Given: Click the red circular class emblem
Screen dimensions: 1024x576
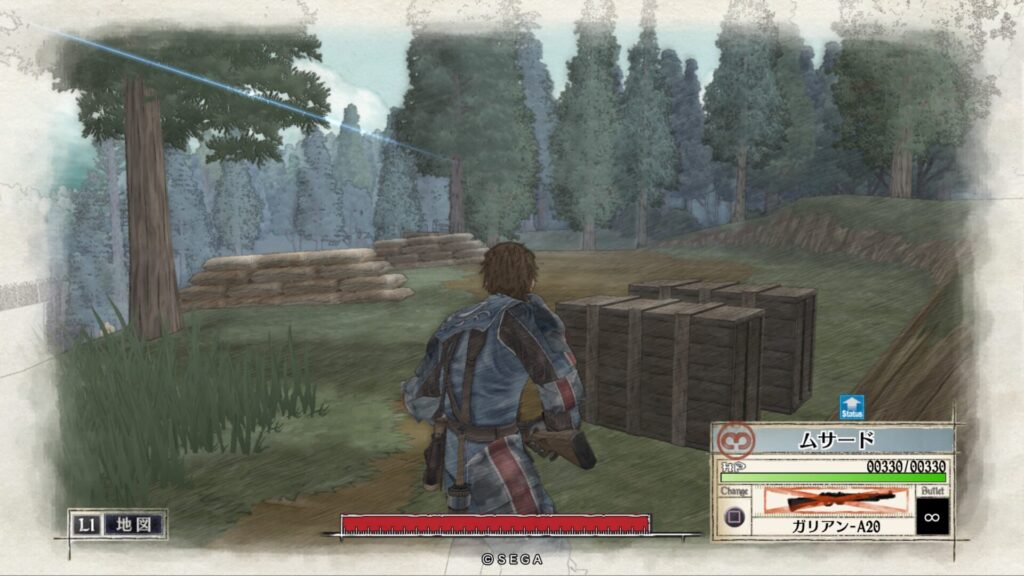Looking at the screenshot, I should [737, 440].
